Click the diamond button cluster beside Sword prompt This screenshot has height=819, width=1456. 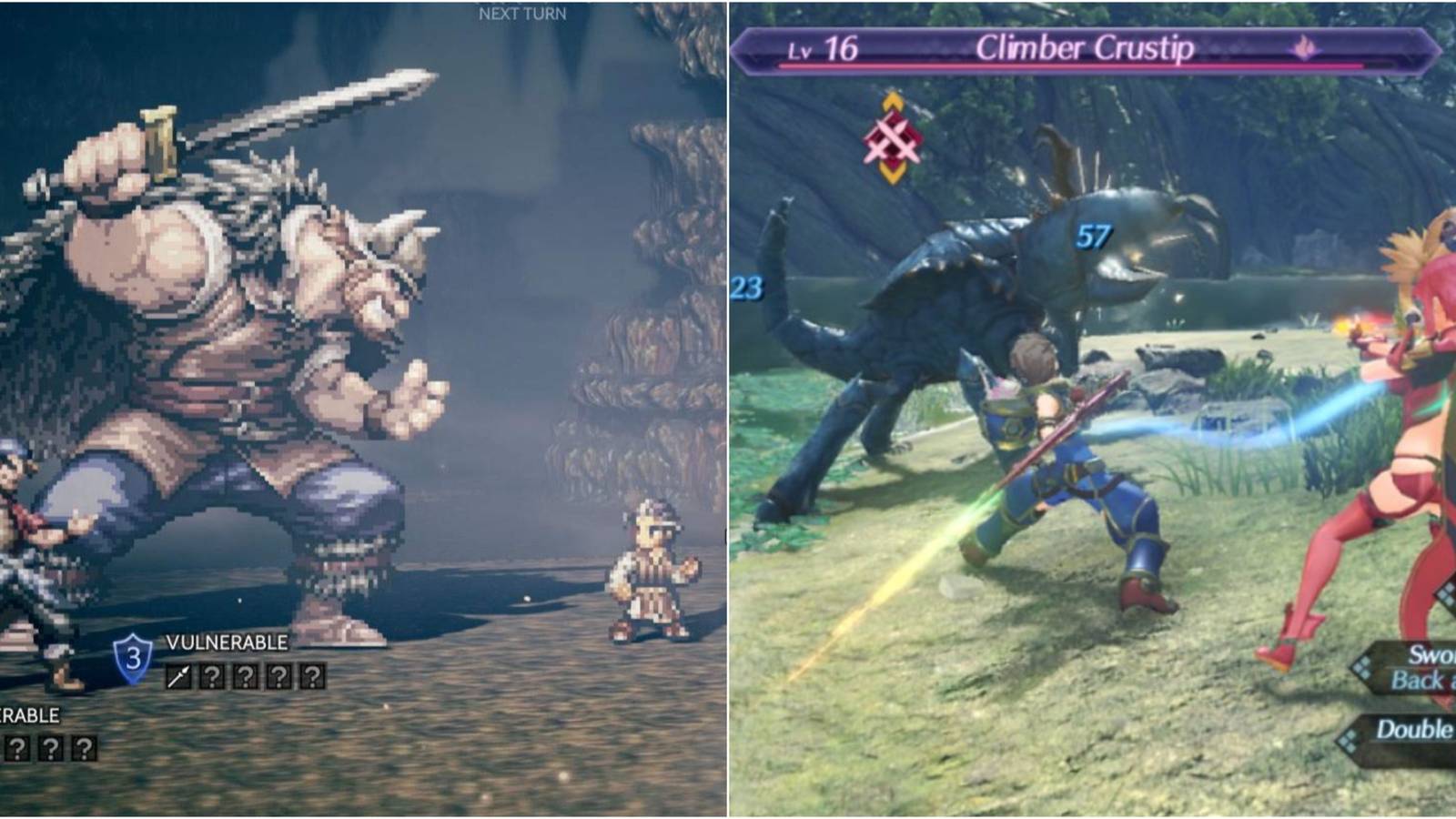click(x=1362, y=667)
